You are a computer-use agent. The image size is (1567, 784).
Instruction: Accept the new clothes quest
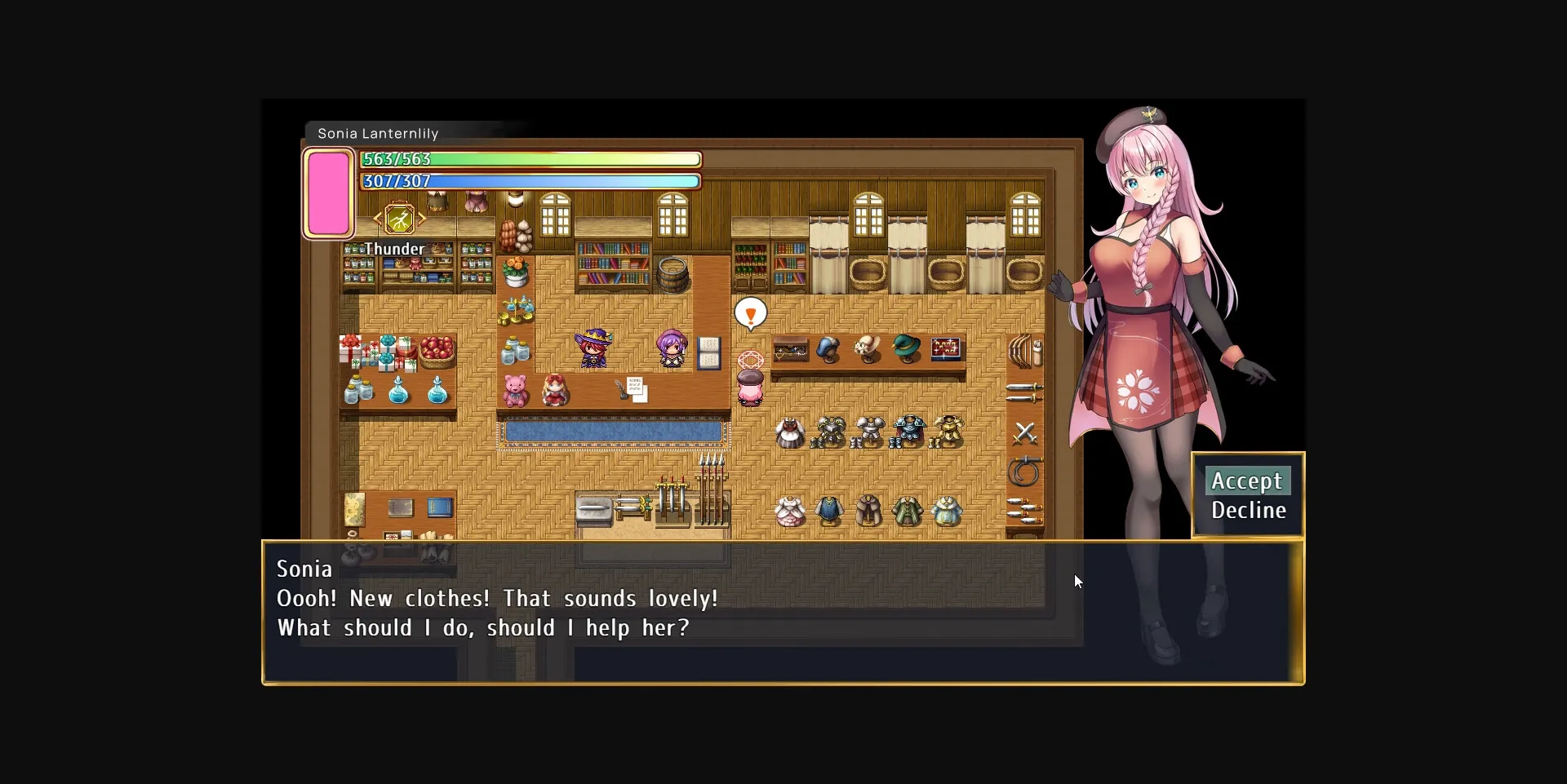[x=1247, y=481]
